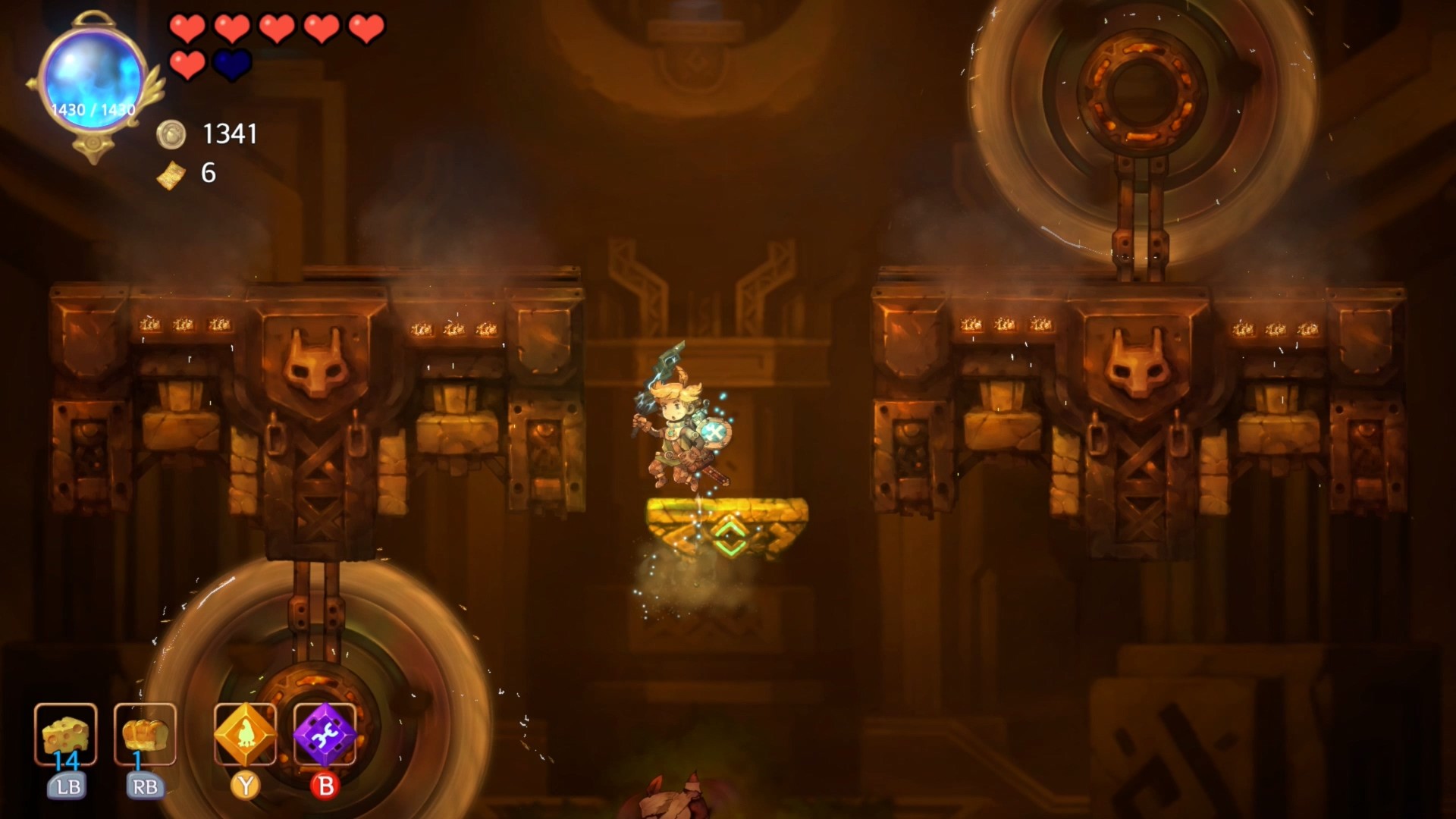This screenshot has height=819, width=1456.
Task: Click the golden scroll icon beside the 6
Action: [x=171, y=176]
